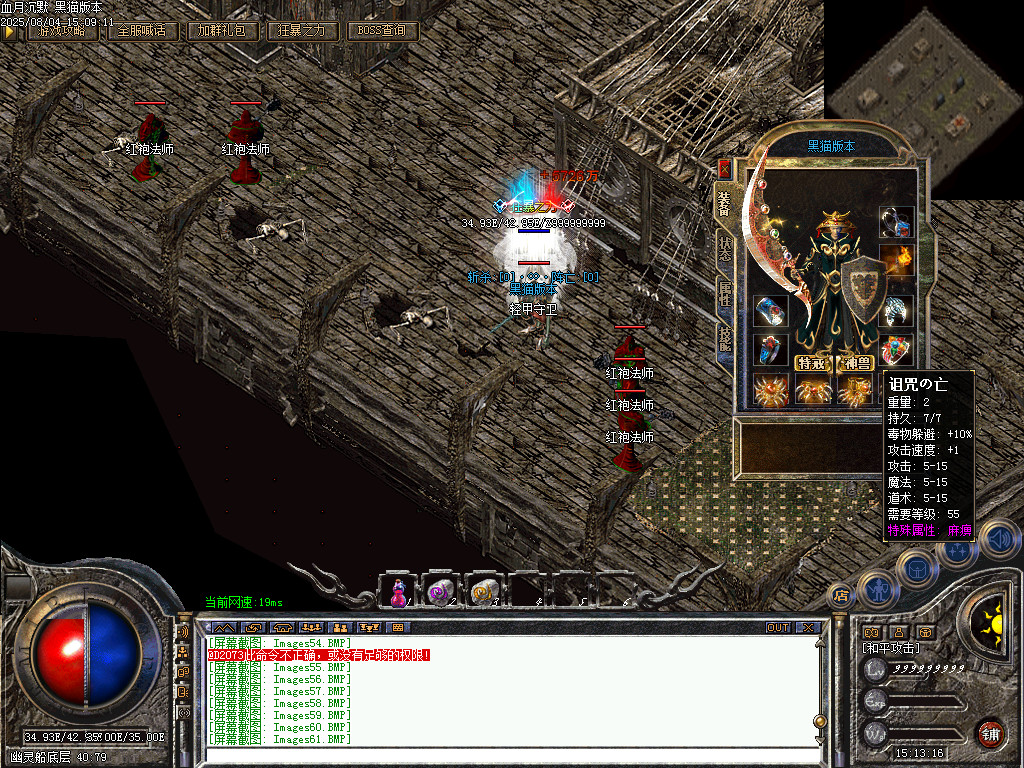Open the 技能 skills tab

click(x=723, y=340)
